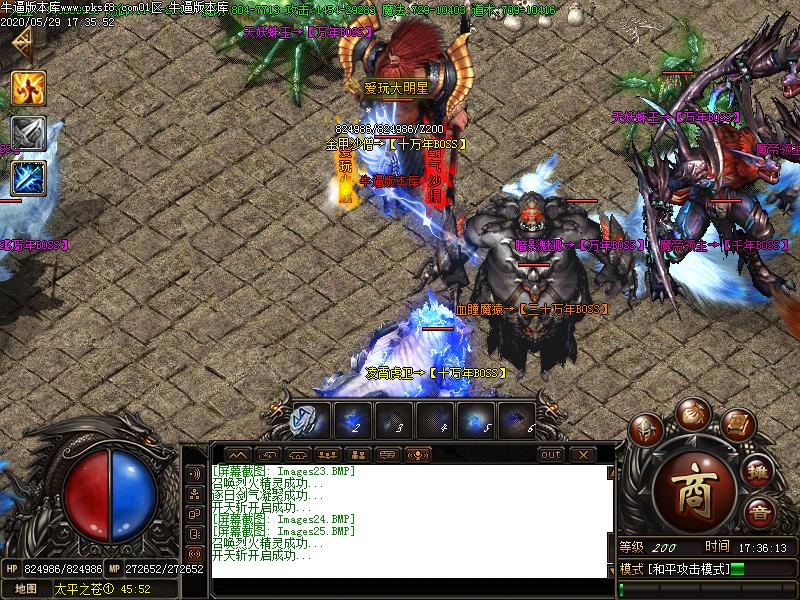800x600 pixels.
Task: Open the 地图 map button
Action: pos(26,589)
